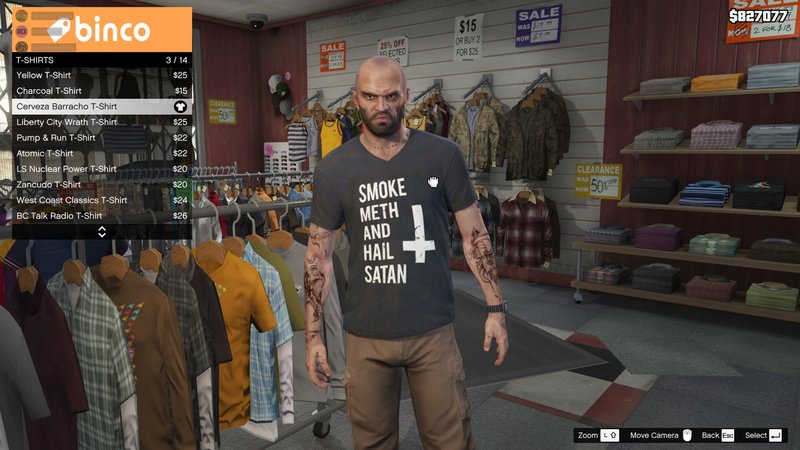Image resolution: width=800 pixels, height=450 pixels.
Task: Pick the LS Nuclear Power T-Shirt
Action: point(100,169)
